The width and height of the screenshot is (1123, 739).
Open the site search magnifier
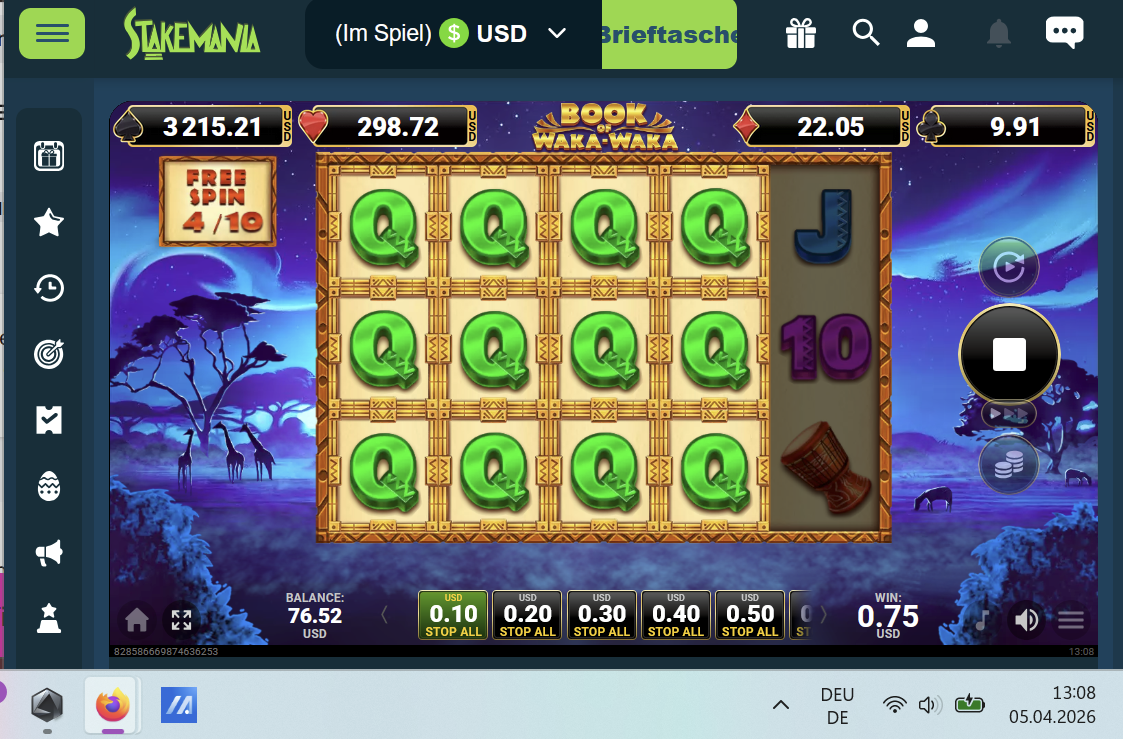[865, 33]
